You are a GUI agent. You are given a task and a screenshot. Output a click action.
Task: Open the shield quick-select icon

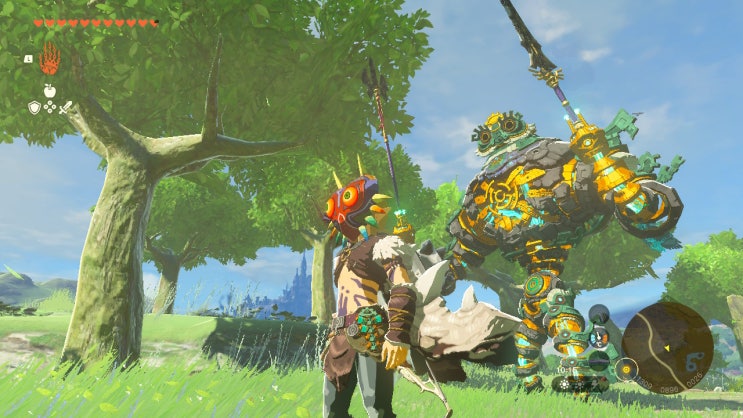pyautogui.click(x=34, y=107)
